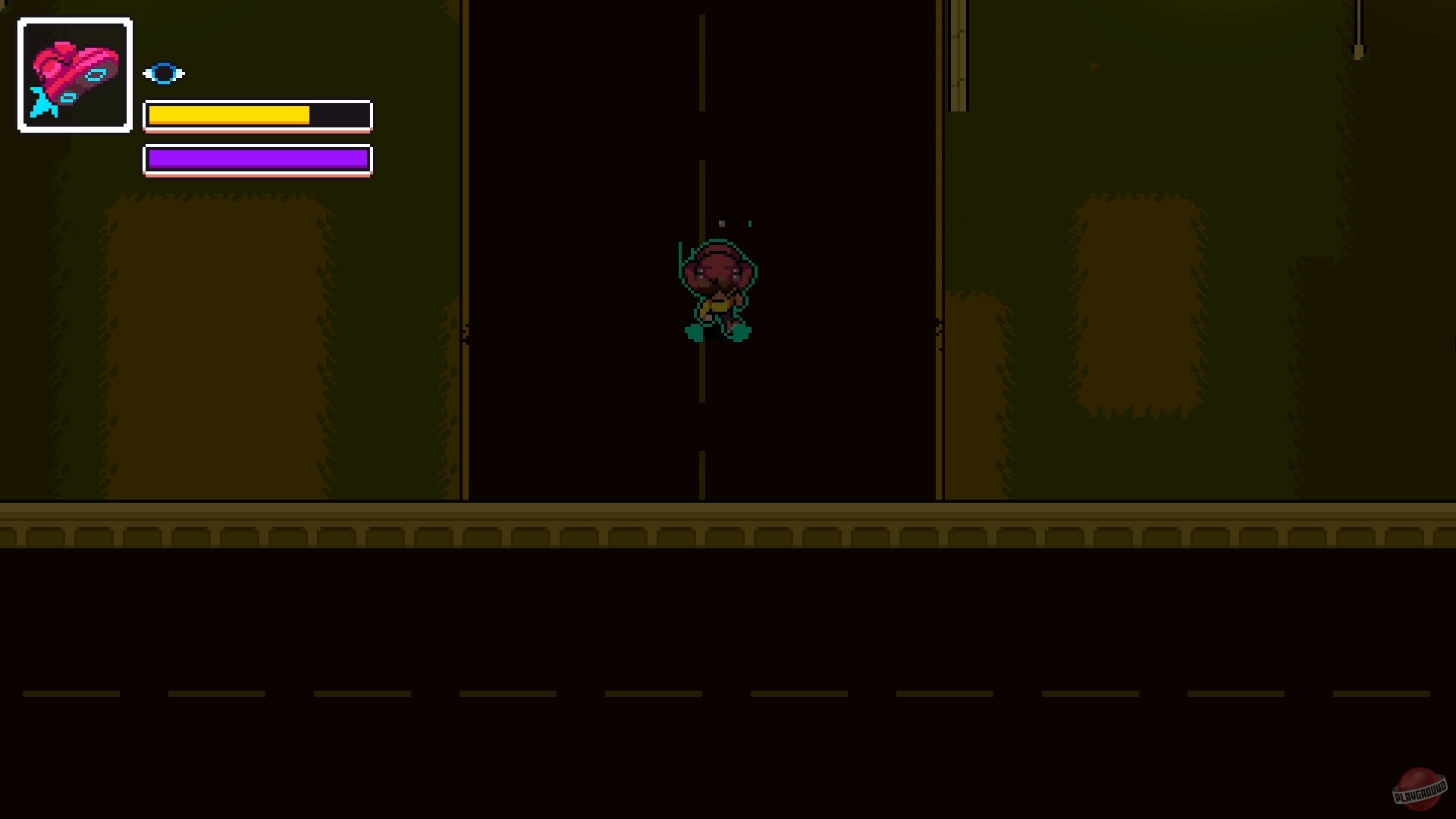Screen dimensions: 1456x819
Task: Click the cyan claw on the heart portrait
Action: 42,102
